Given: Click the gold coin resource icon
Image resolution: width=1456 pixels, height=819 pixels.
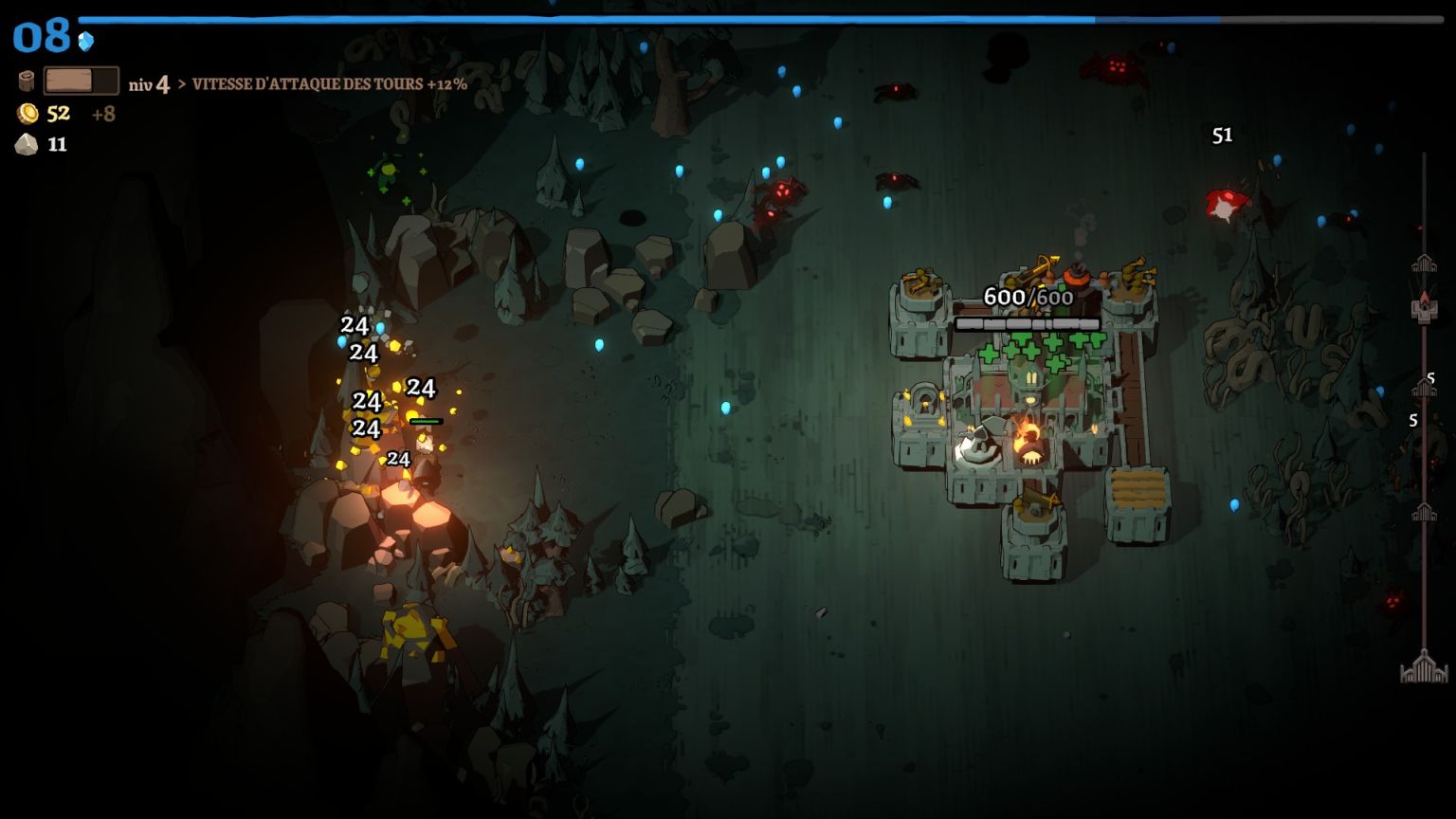Looking at the screenshot, I should pos(27,114).
